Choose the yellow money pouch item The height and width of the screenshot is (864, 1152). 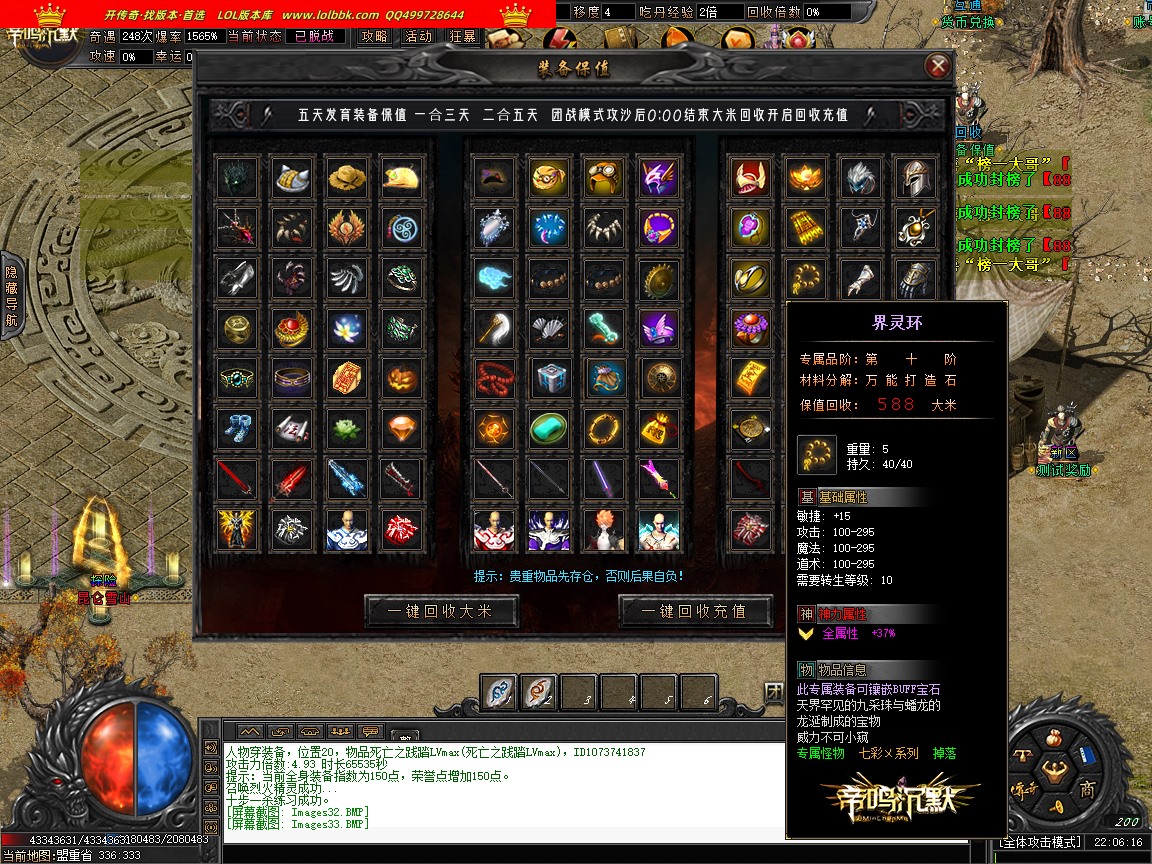pyautogui.click(x=658, y=427)
